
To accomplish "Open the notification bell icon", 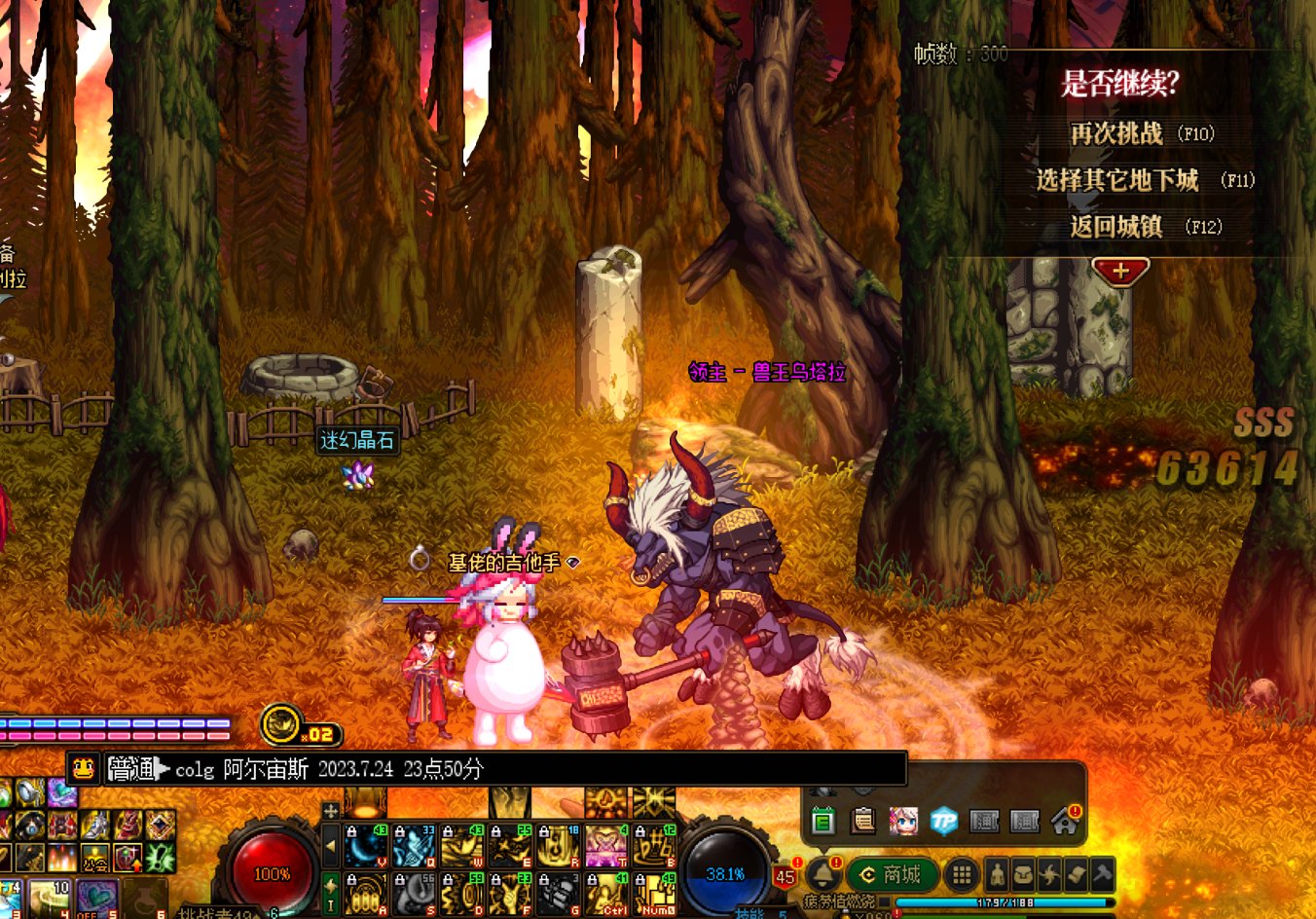I will tap(823, 873).
